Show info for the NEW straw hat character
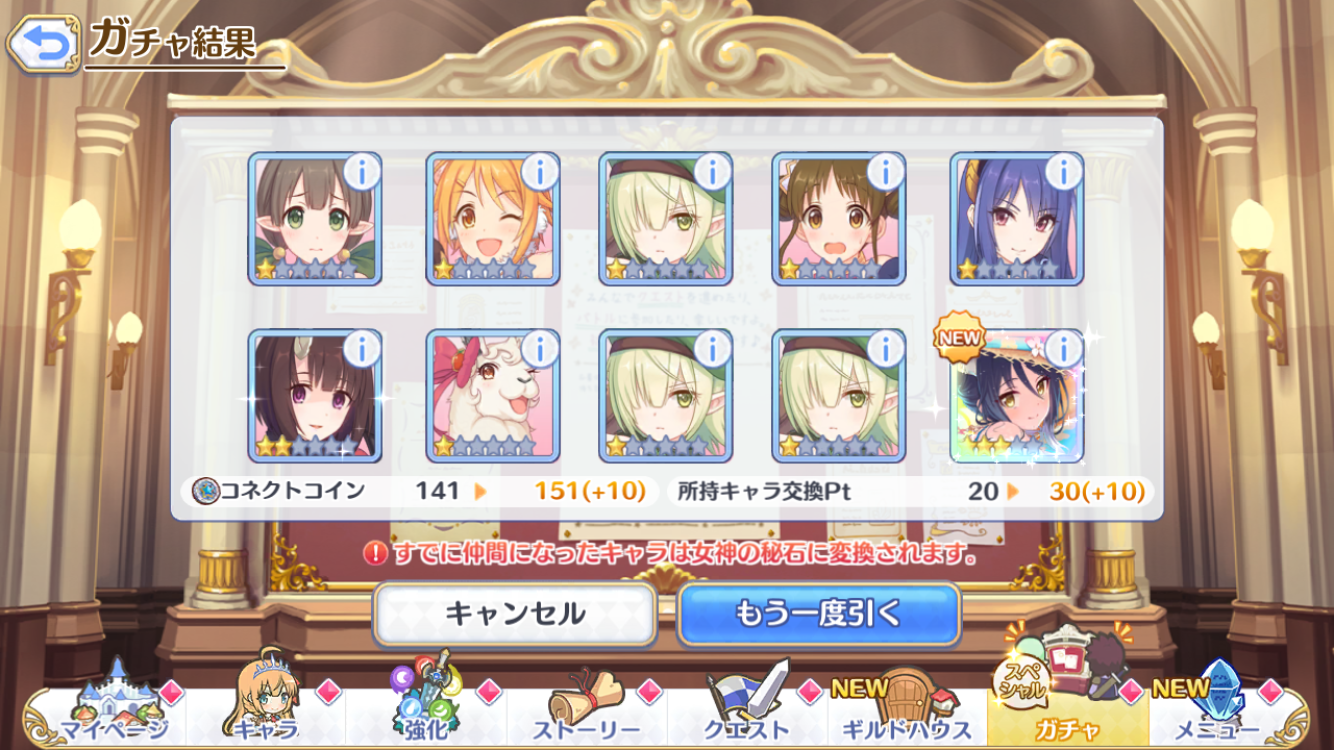 pos(1063,350)
